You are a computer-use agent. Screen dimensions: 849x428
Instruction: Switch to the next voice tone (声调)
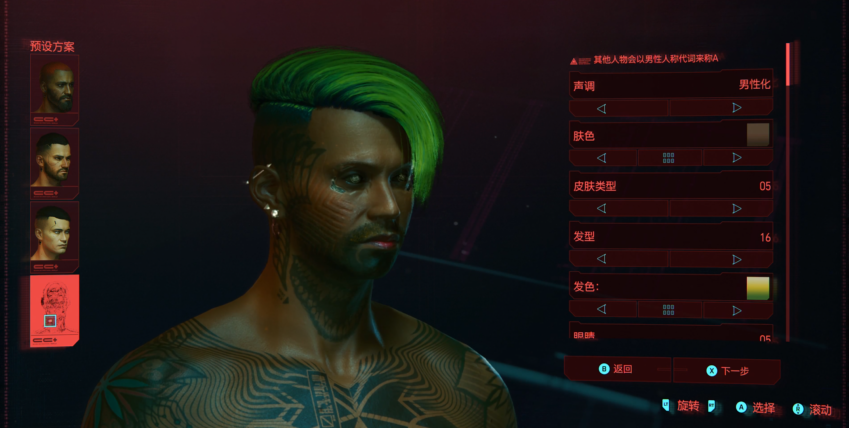[x=737, y=107]
